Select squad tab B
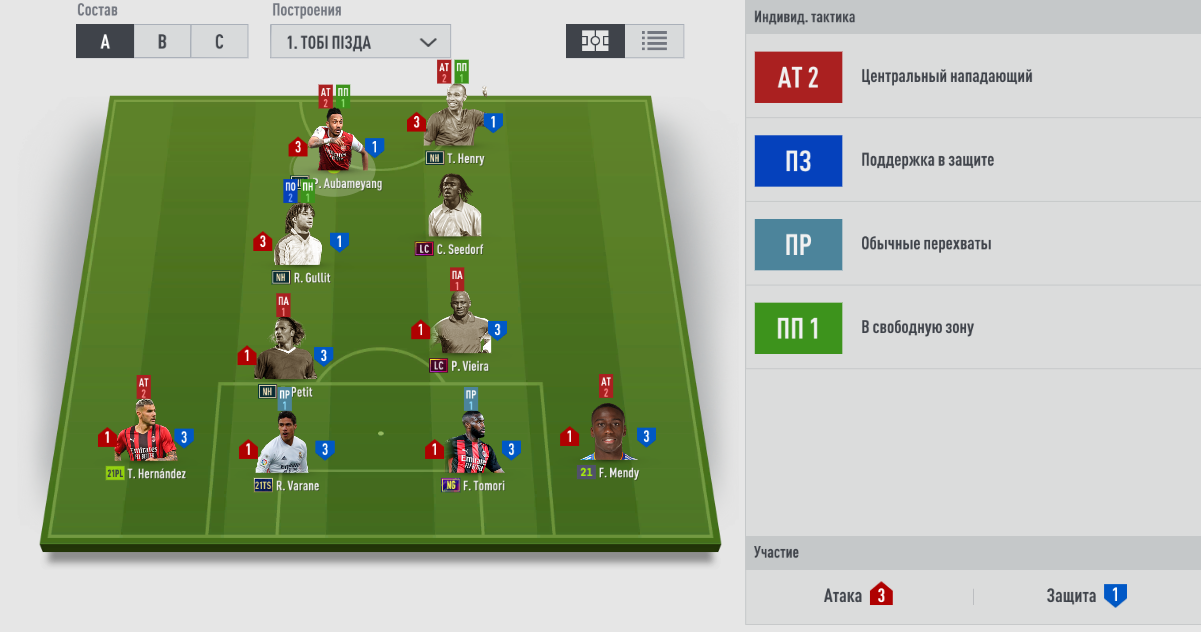The image size is (1201, 632). (162, 41)
